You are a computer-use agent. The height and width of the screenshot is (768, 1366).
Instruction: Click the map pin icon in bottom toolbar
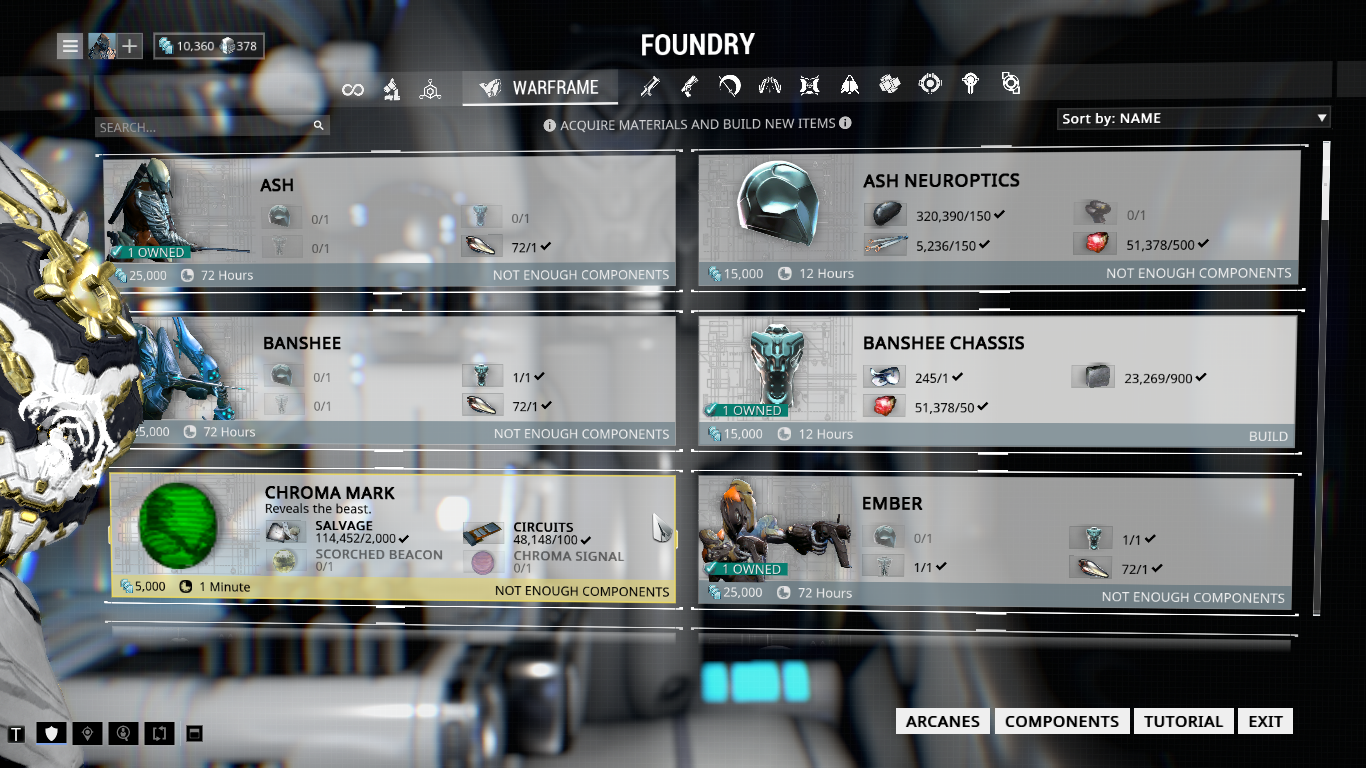coord(89,734)
